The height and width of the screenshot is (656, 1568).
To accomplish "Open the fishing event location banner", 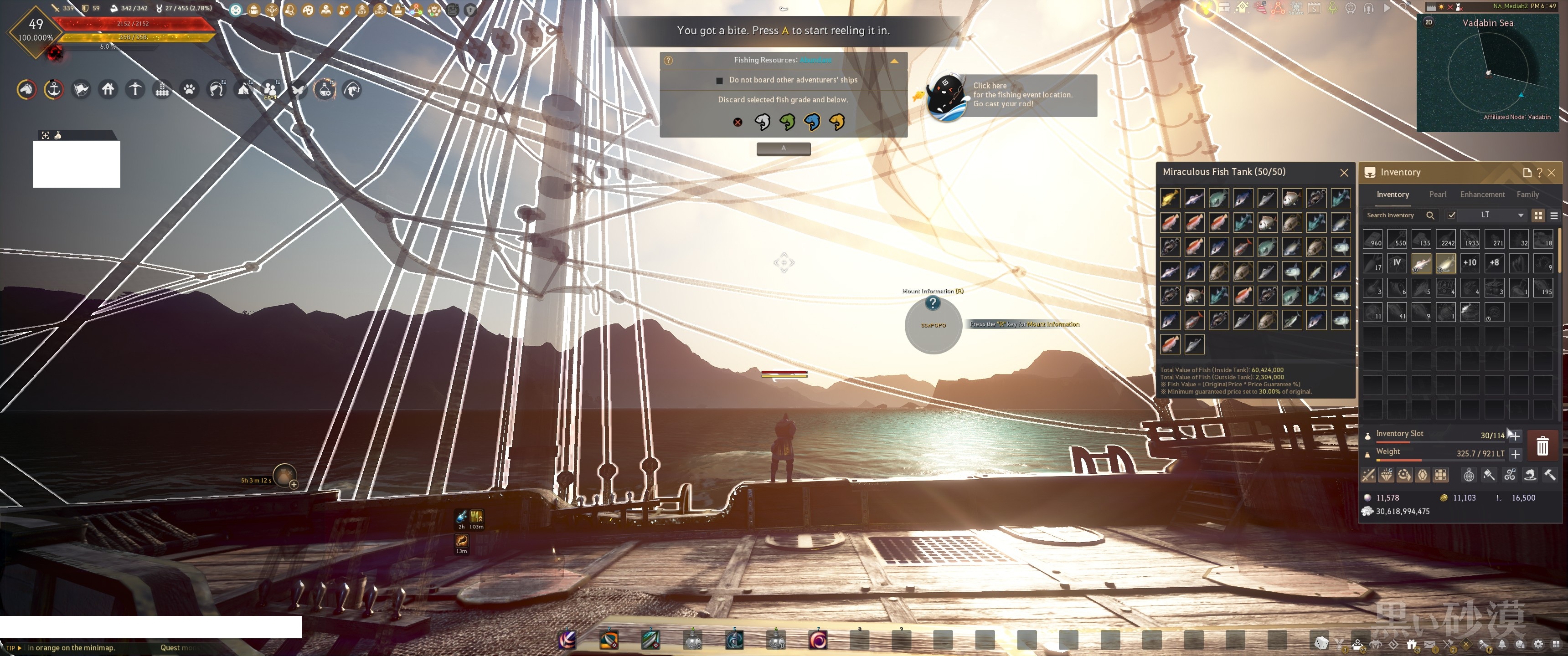I will (x=1021, y=95).
